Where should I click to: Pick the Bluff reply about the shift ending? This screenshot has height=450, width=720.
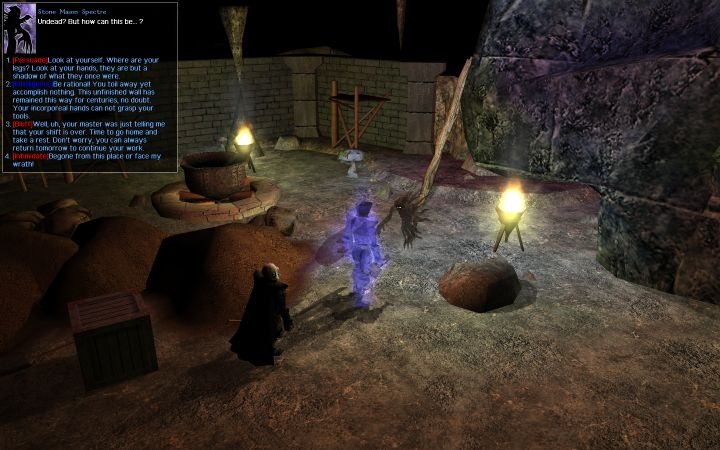click(x=92, y=135)
